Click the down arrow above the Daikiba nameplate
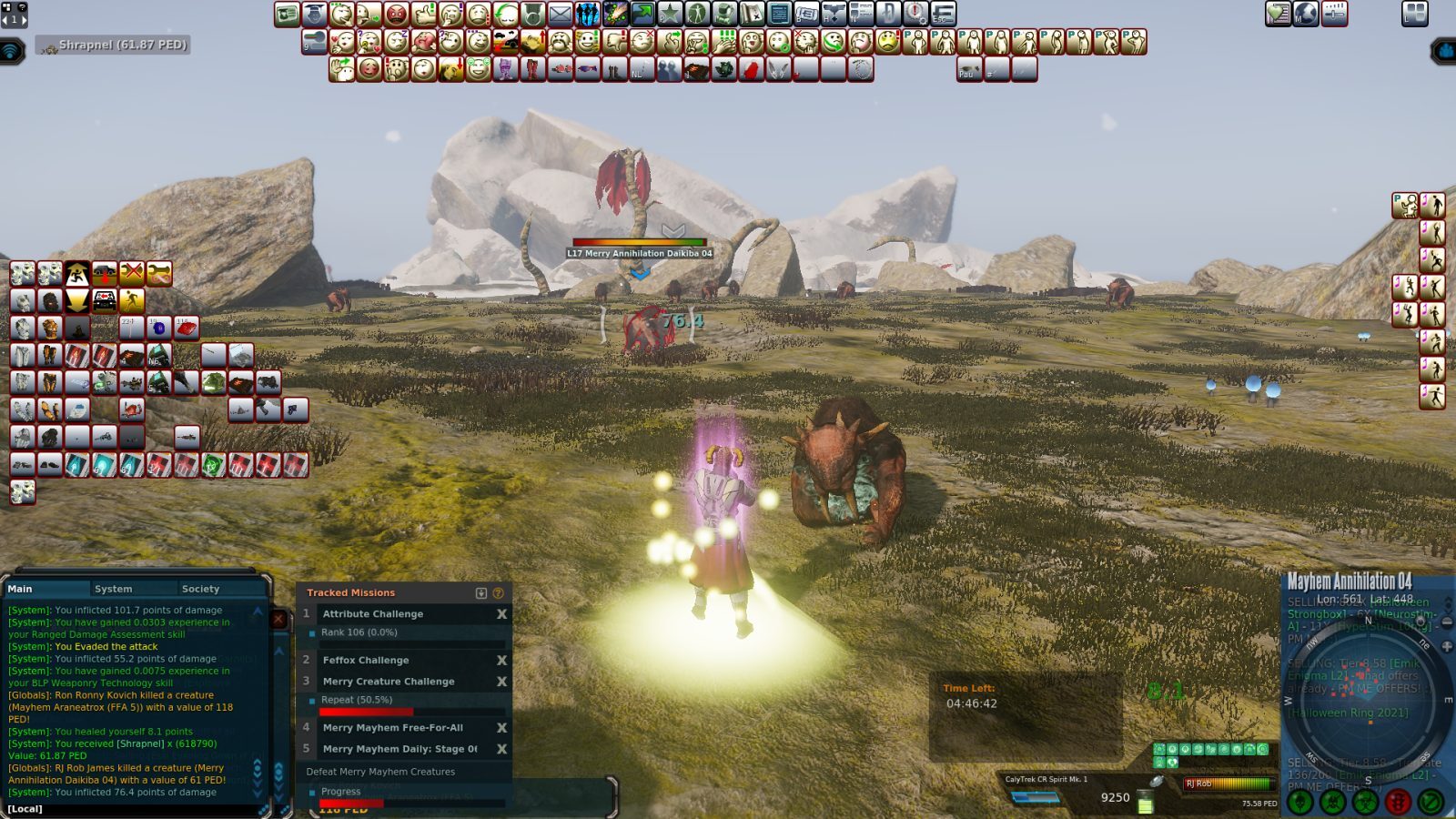The width and height of the screenshot is (1456, 819). 672,230
